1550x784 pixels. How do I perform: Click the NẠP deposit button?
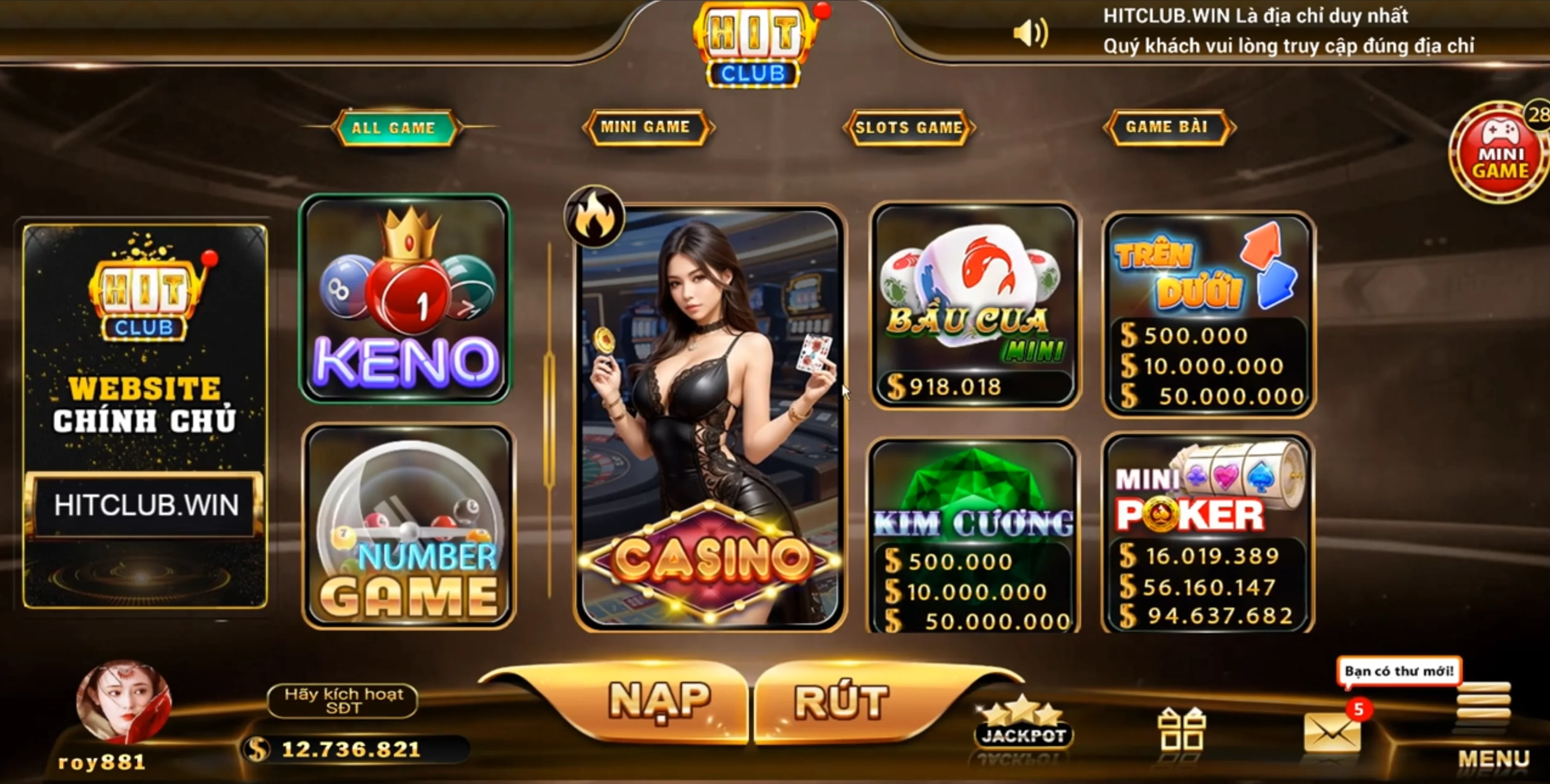[x=659, y=701]
